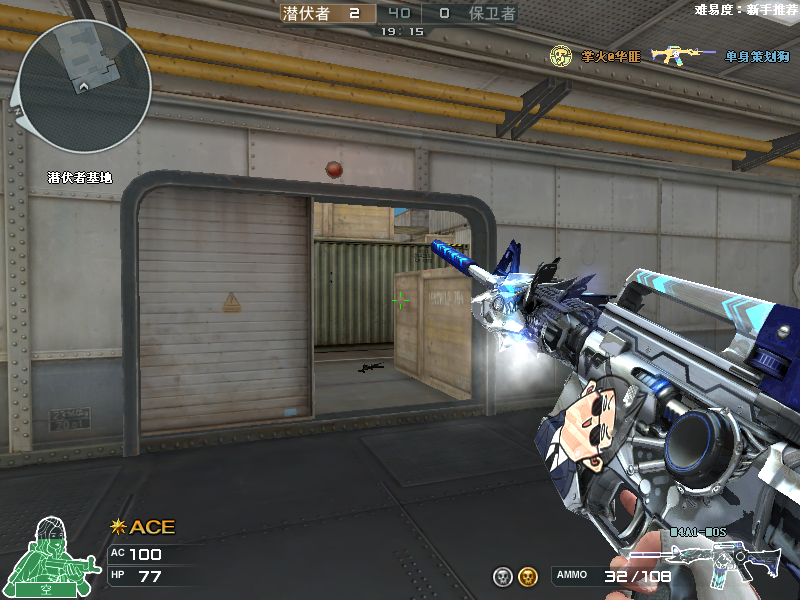
Task: Select the soldier portrait icon
Action: click(x=48, y=555)
